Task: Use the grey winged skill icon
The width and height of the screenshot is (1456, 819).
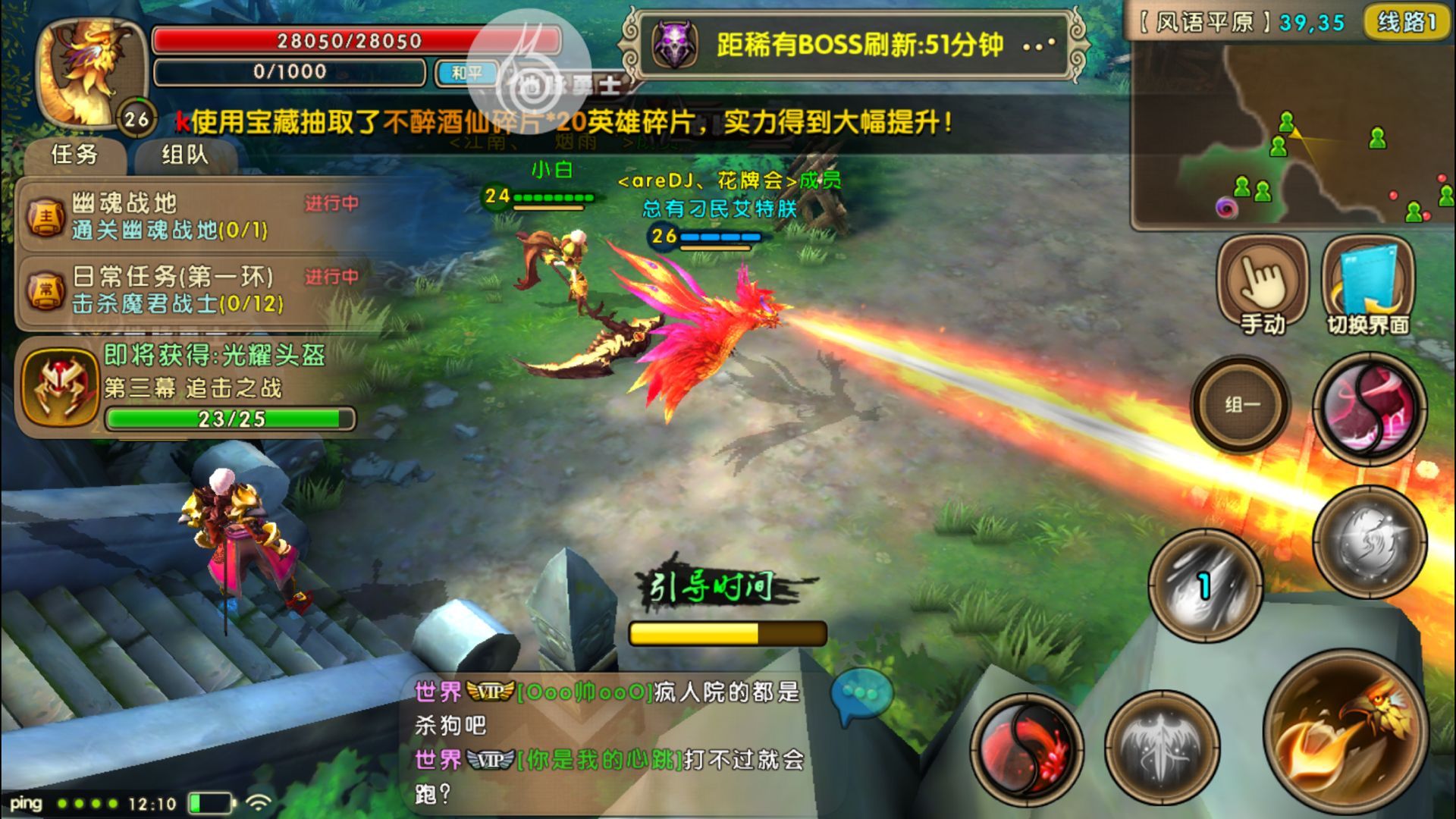Action: click(x=1162, y=748)
